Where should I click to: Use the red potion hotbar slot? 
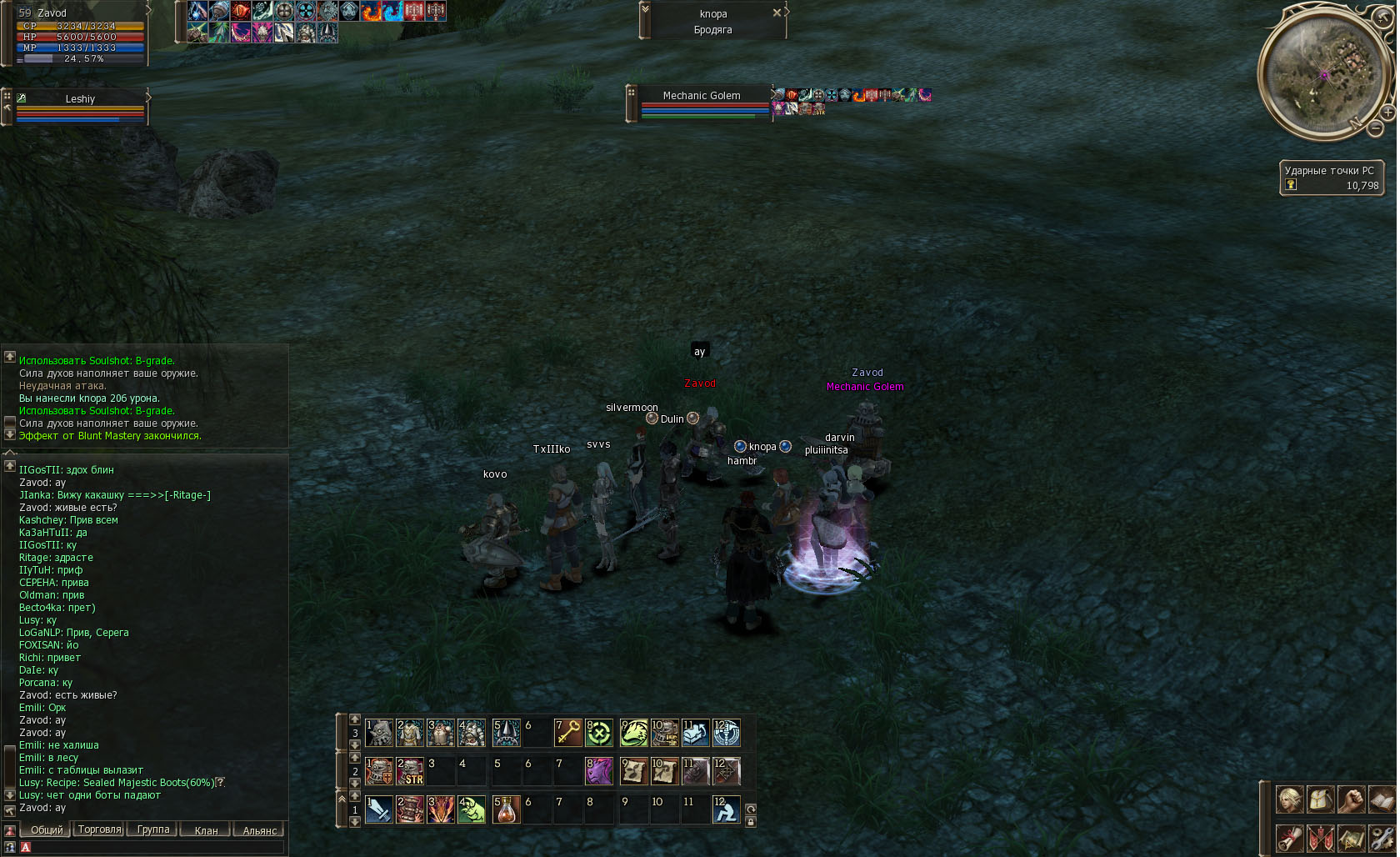tap(506, 809)
